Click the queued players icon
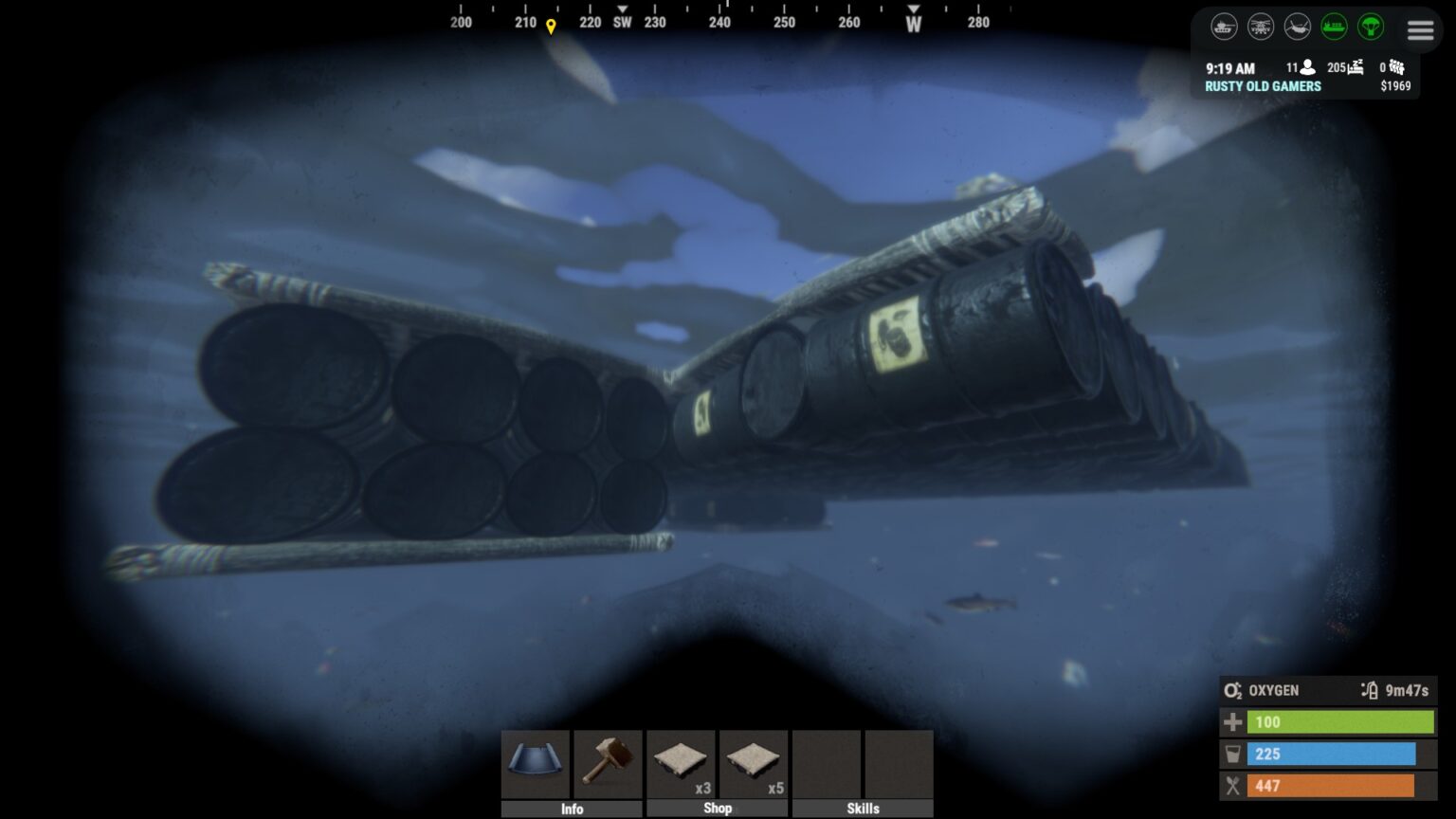This screenshot has height=819, width=1456. (x=1397, y=67)
